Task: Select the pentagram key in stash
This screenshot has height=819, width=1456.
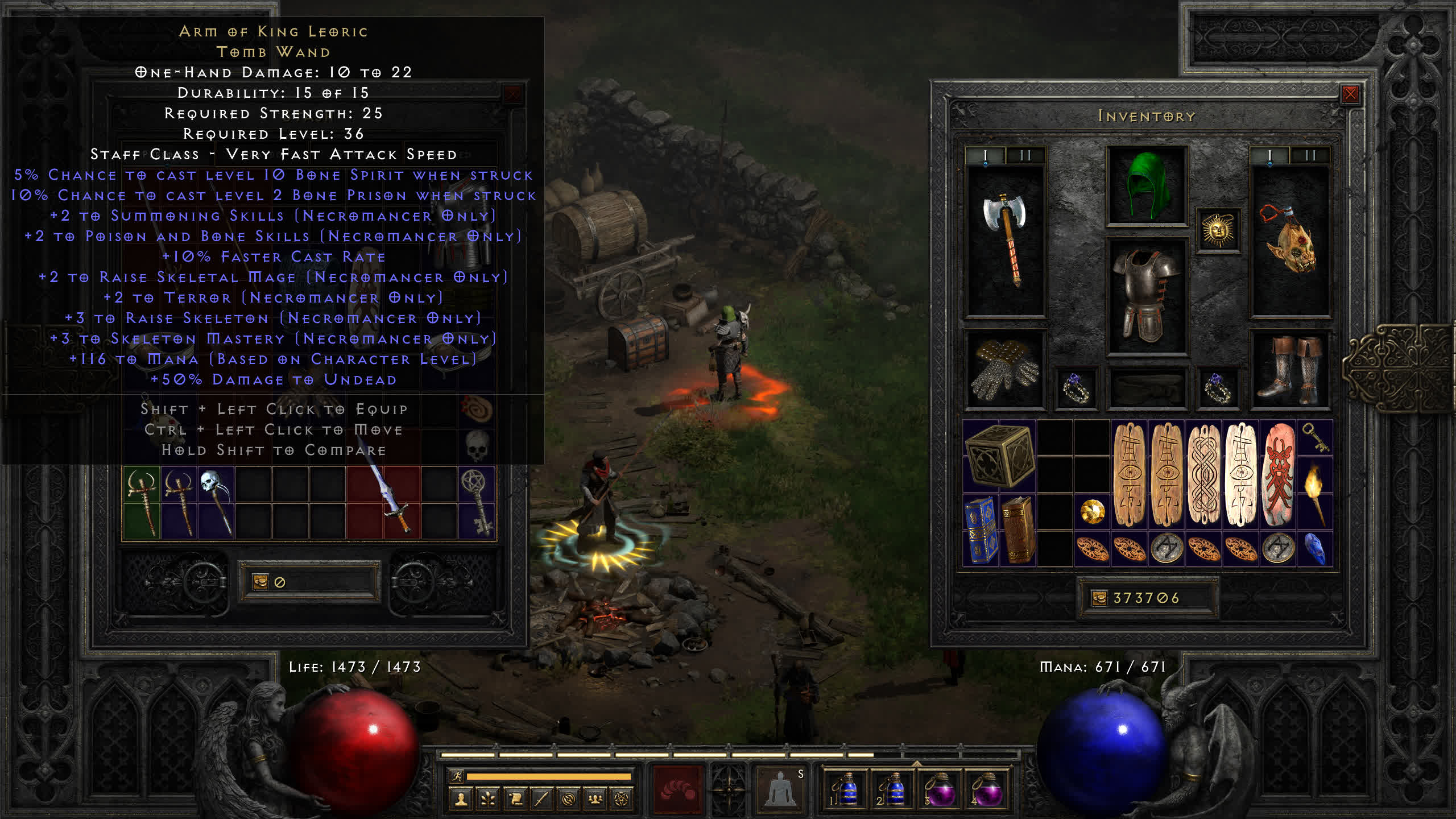Action: coord(477,502)
